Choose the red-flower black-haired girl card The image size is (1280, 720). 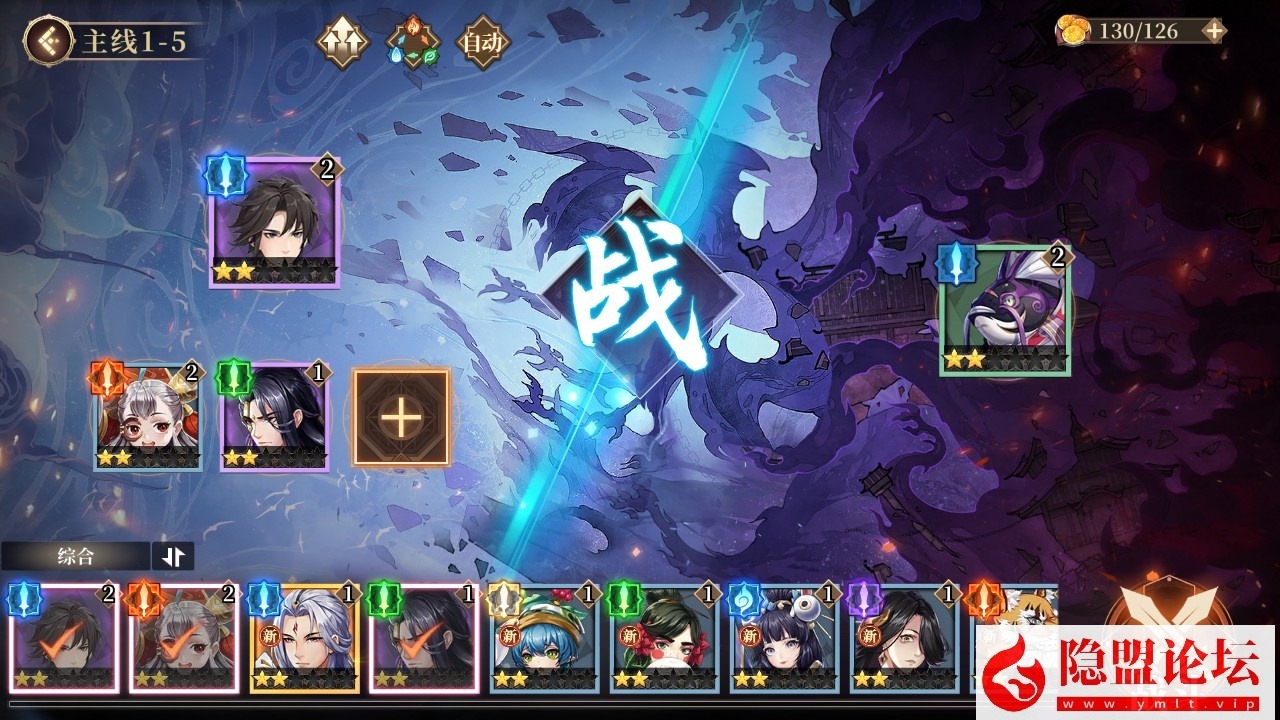(664, 639)
